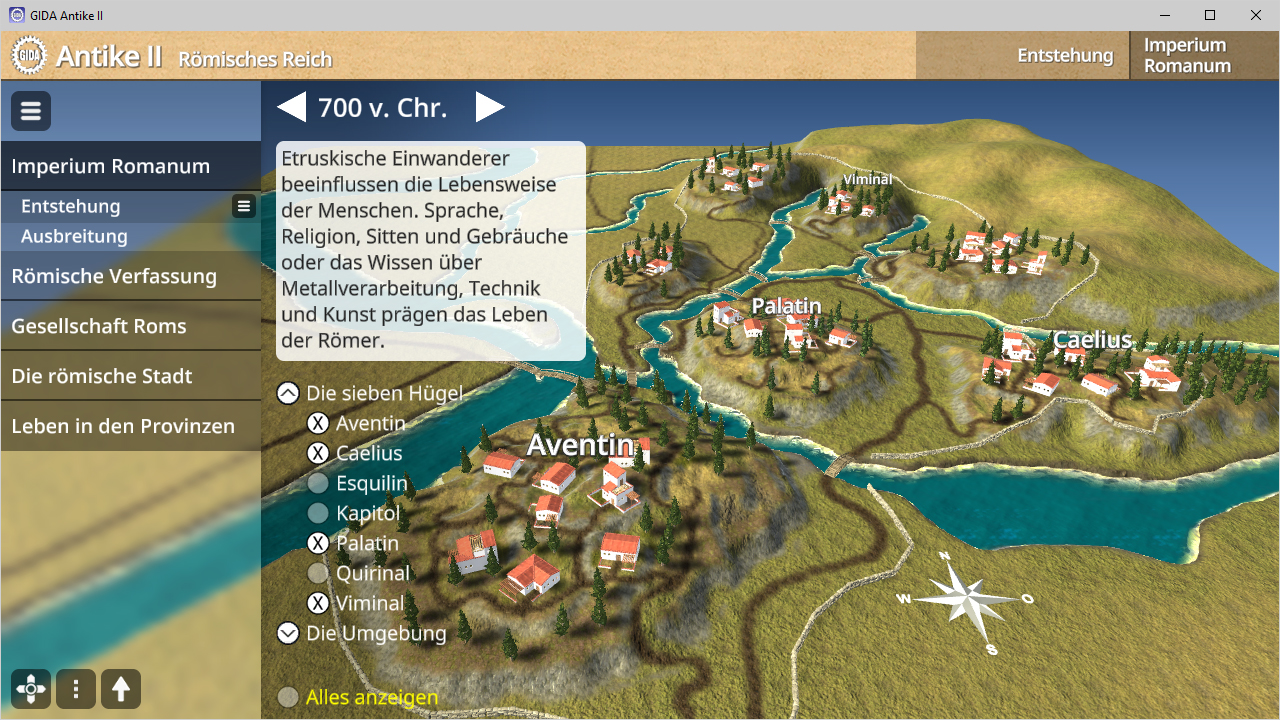1280x720 pixels.
Task: Expand the Die Umgebung list
Action: coord(288,633)
